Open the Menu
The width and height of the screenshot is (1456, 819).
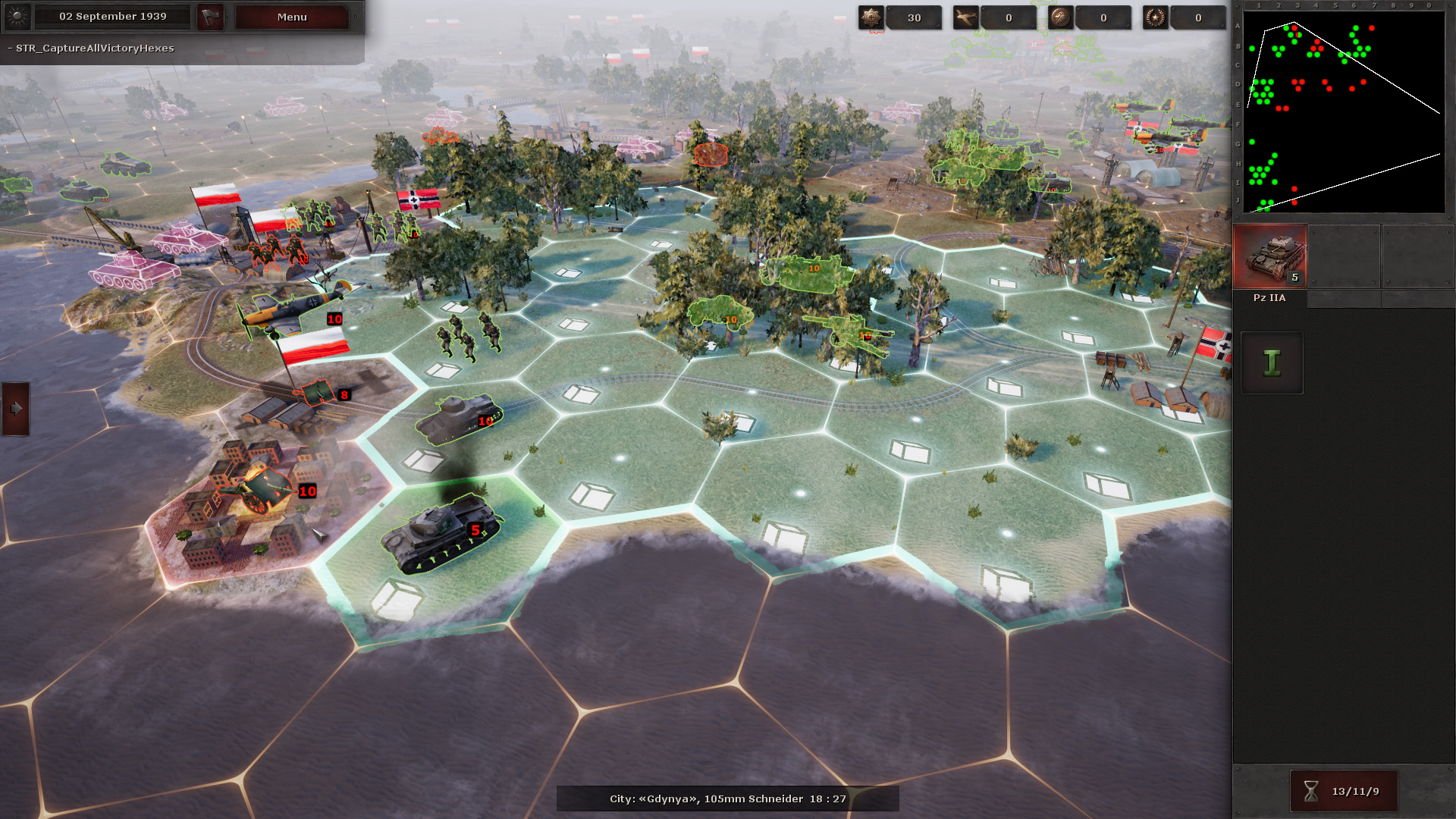click(x=291, y=17)
